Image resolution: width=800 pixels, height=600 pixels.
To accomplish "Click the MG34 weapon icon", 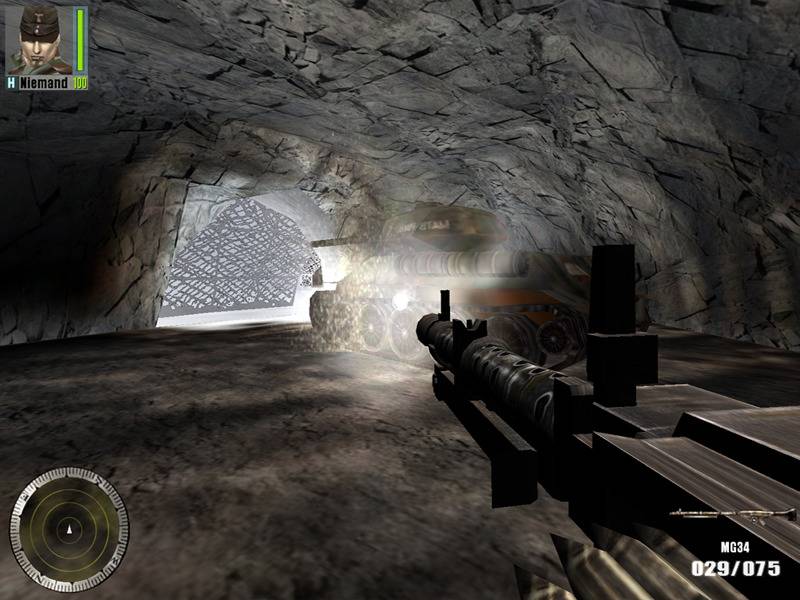I will [719, 515].
